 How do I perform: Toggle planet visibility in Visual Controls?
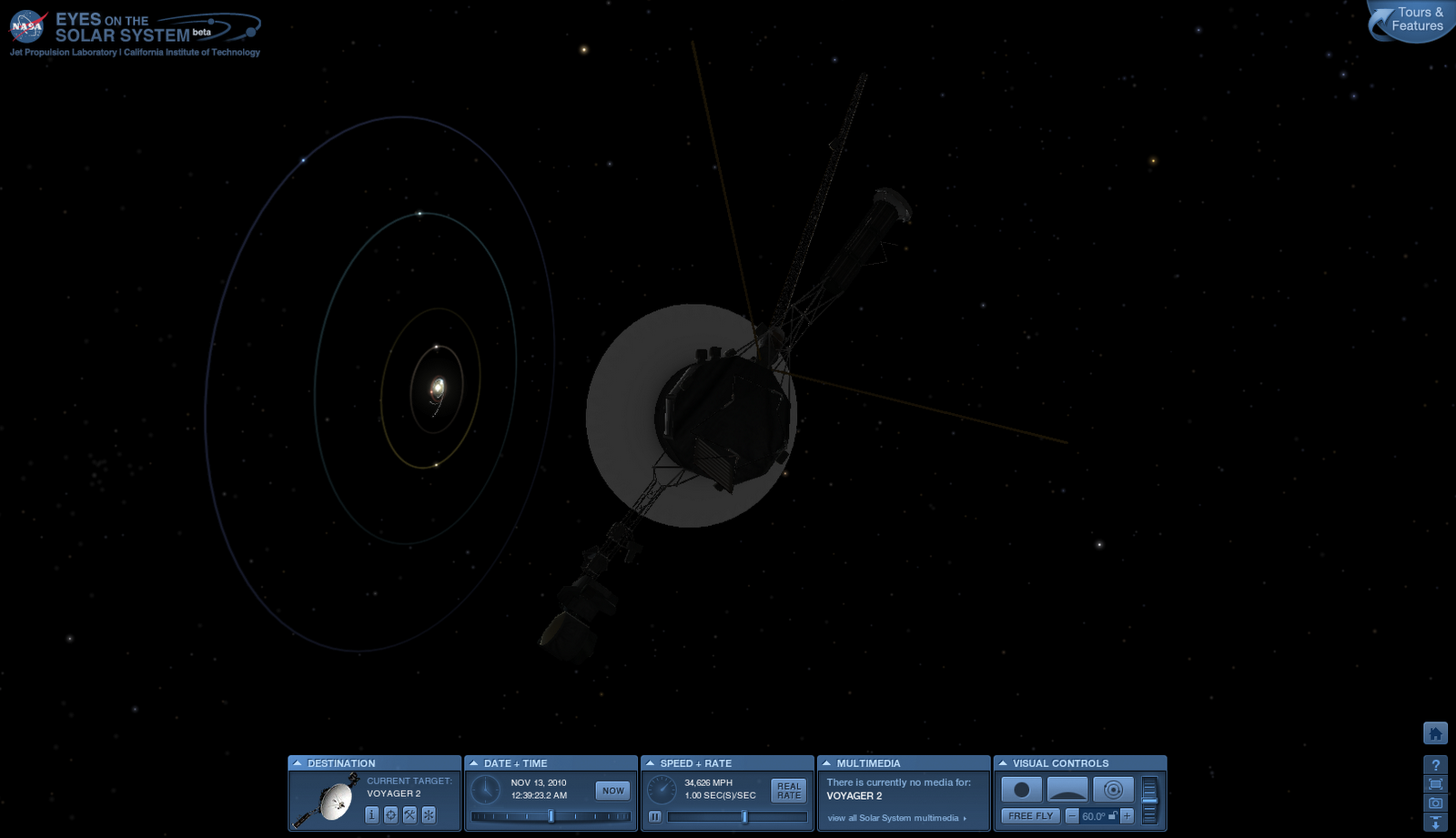(x=1022, y=789)
